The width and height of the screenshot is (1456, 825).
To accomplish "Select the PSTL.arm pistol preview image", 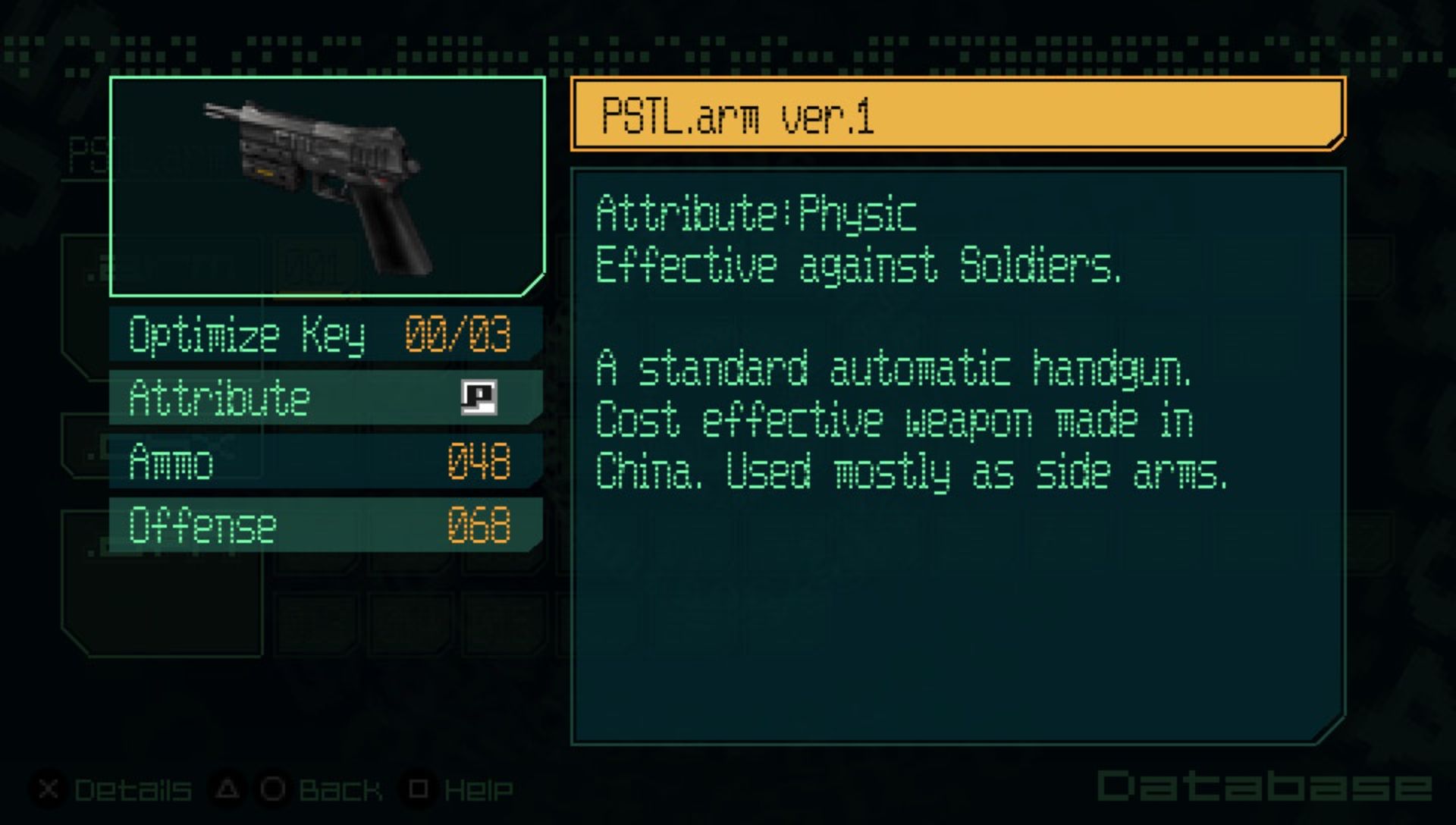I will (327, 186).
